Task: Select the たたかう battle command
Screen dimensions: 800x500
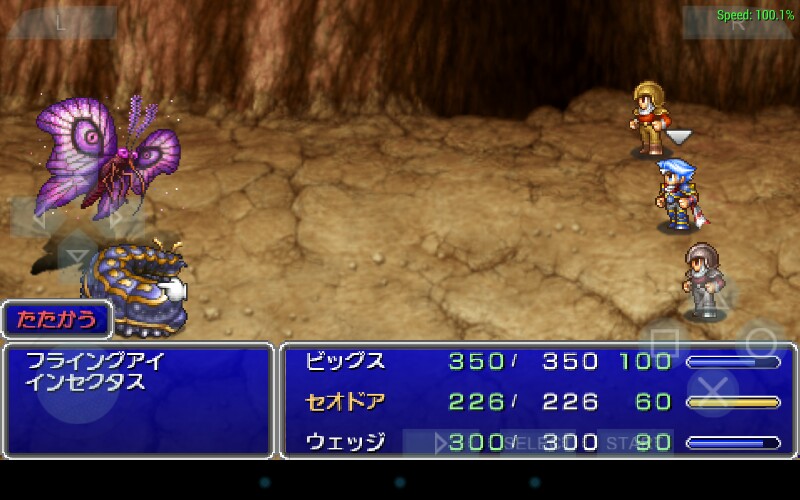Action: tap(56, 320)
